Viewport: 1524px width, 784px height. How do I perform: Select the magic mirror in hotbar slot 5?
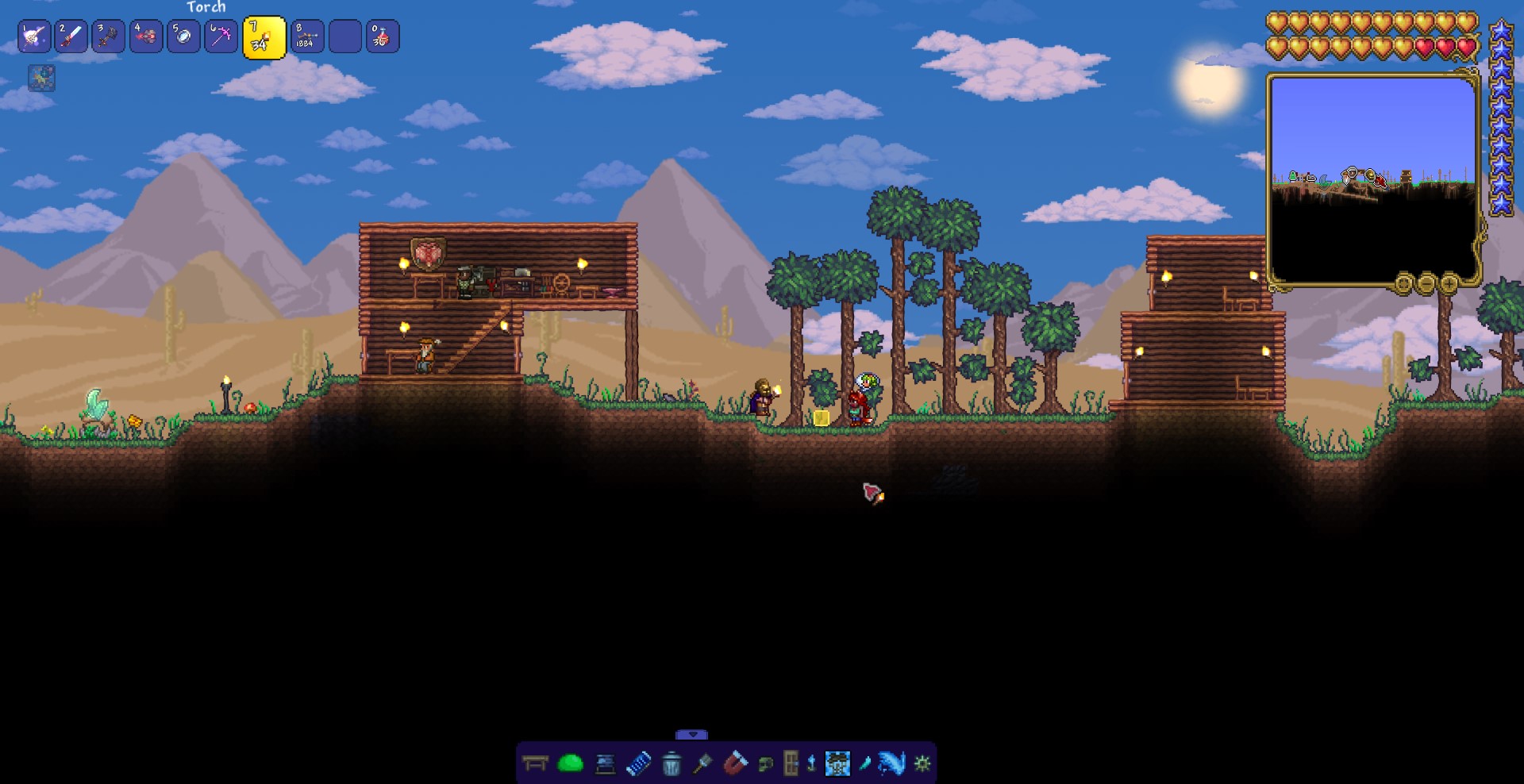pyautogui.click(x=183, y=37)
